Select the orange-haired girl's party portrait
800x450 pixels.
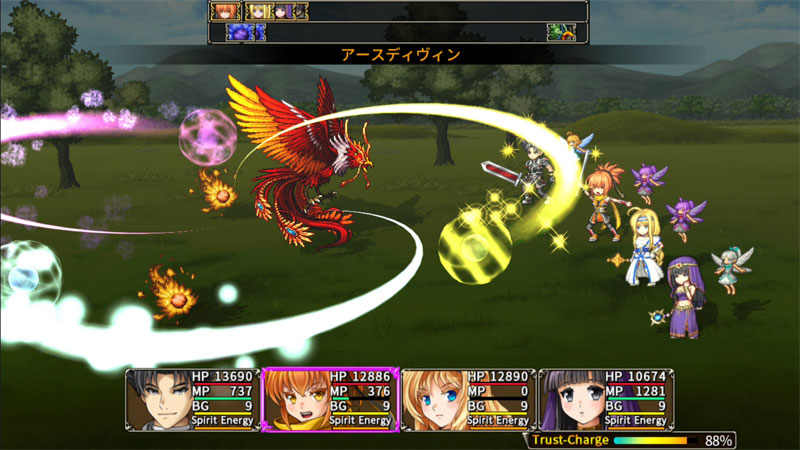coord(296,398)
